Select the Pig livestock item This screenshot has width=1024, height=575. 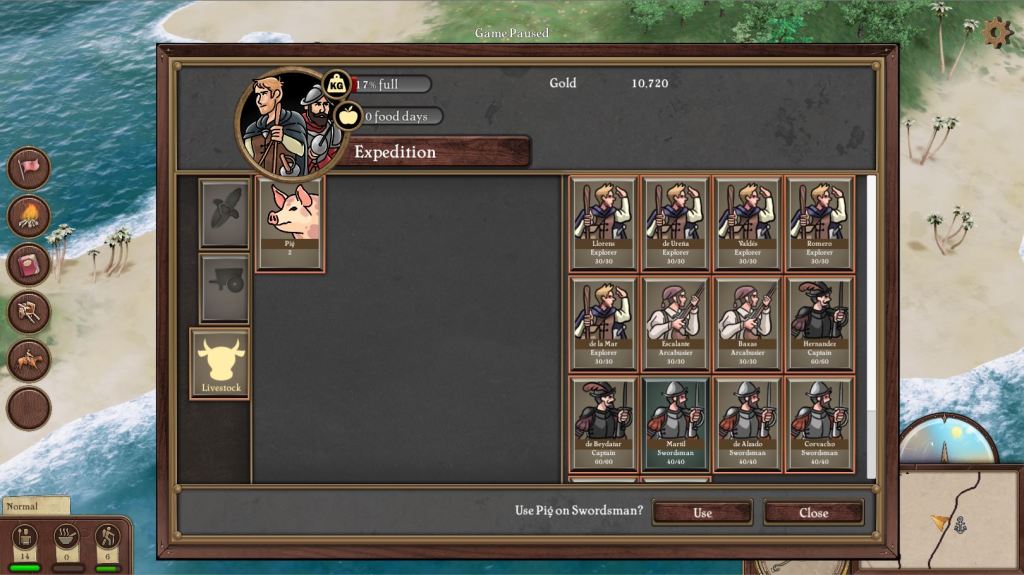(290, 224)
